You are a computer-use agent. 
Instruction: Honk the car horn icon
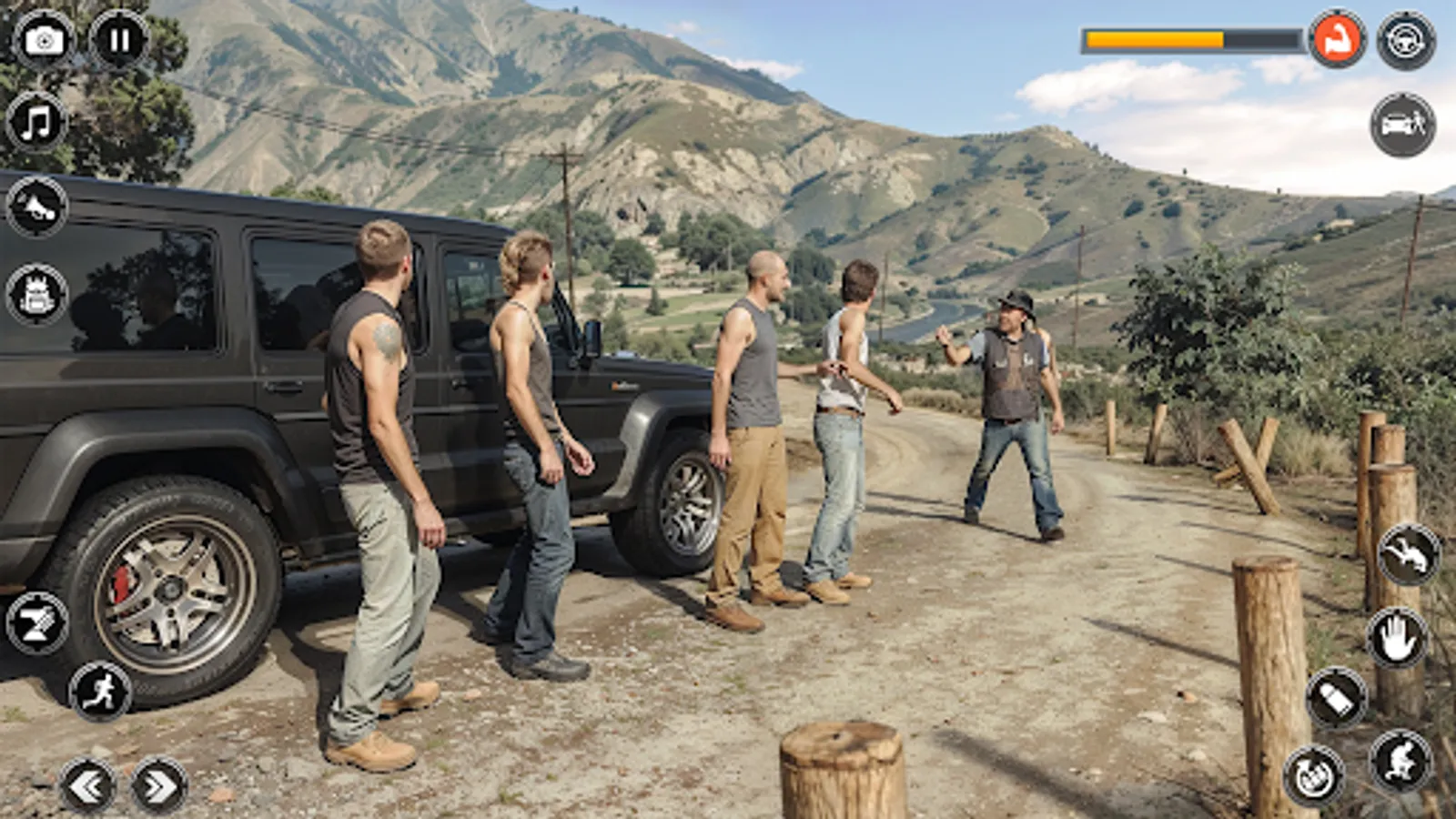[x=35, y=207]
